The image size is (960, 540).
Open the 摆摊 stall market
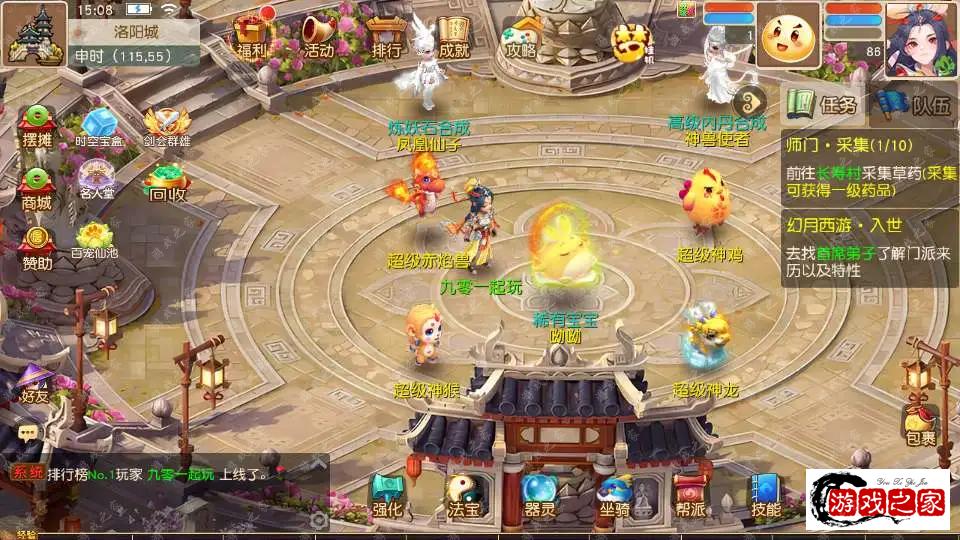point(37,125)
